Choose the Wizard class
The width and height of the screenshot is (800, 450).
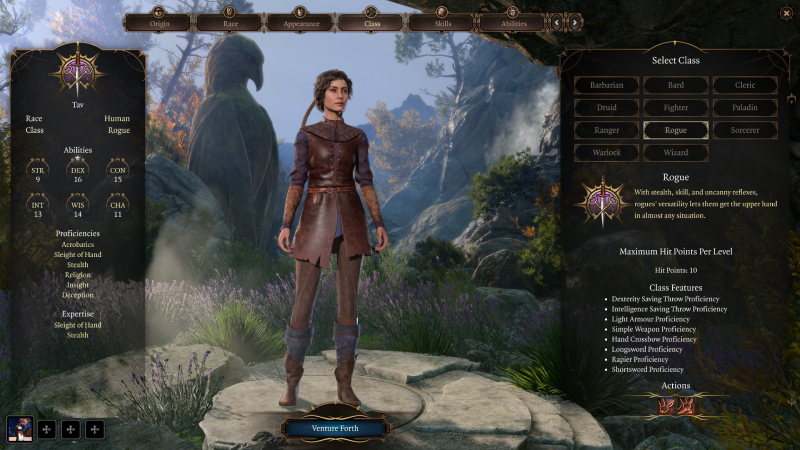coord(676,153)
